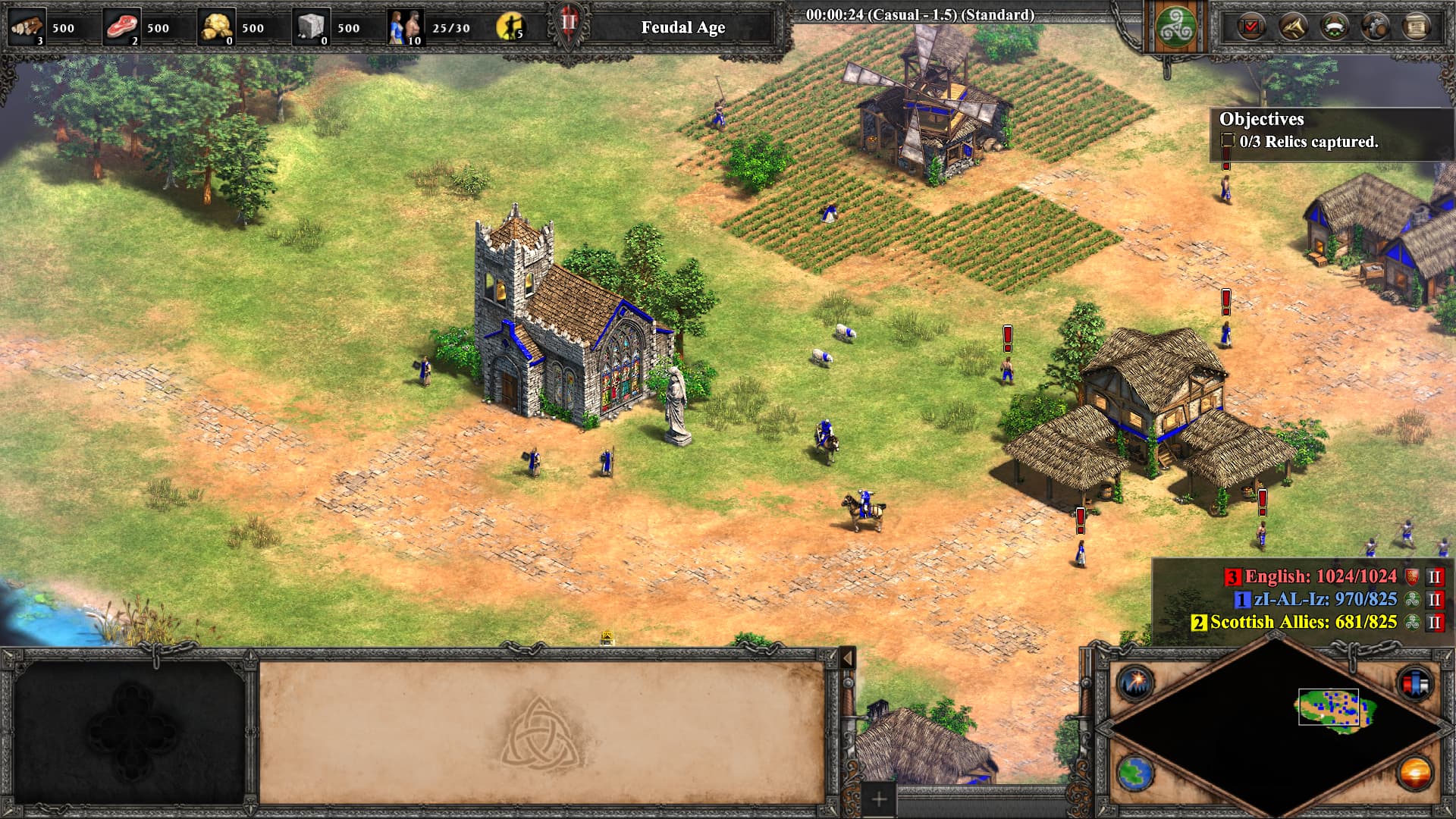Click the gold resource icon
The image size is (1456, 819).
click(216, 27)
